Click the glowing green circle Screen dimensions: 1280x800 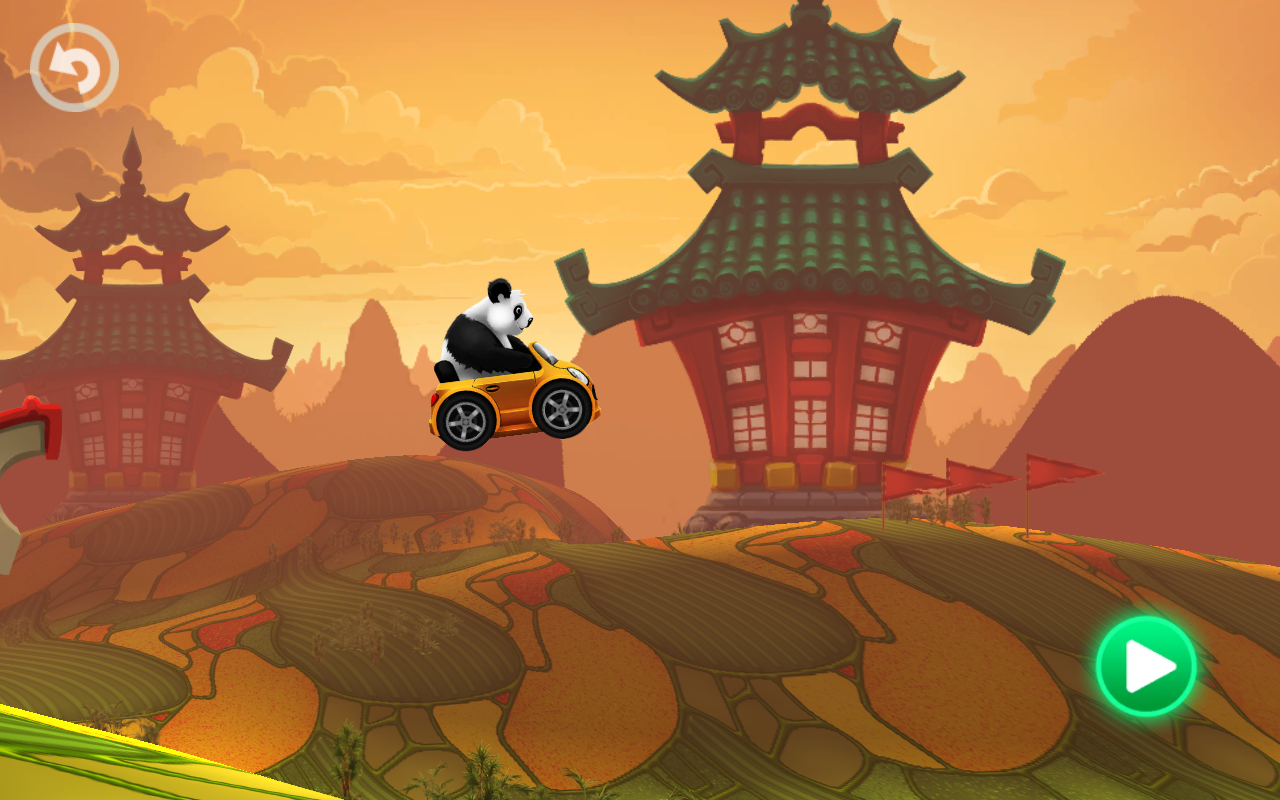[1146, 668]
